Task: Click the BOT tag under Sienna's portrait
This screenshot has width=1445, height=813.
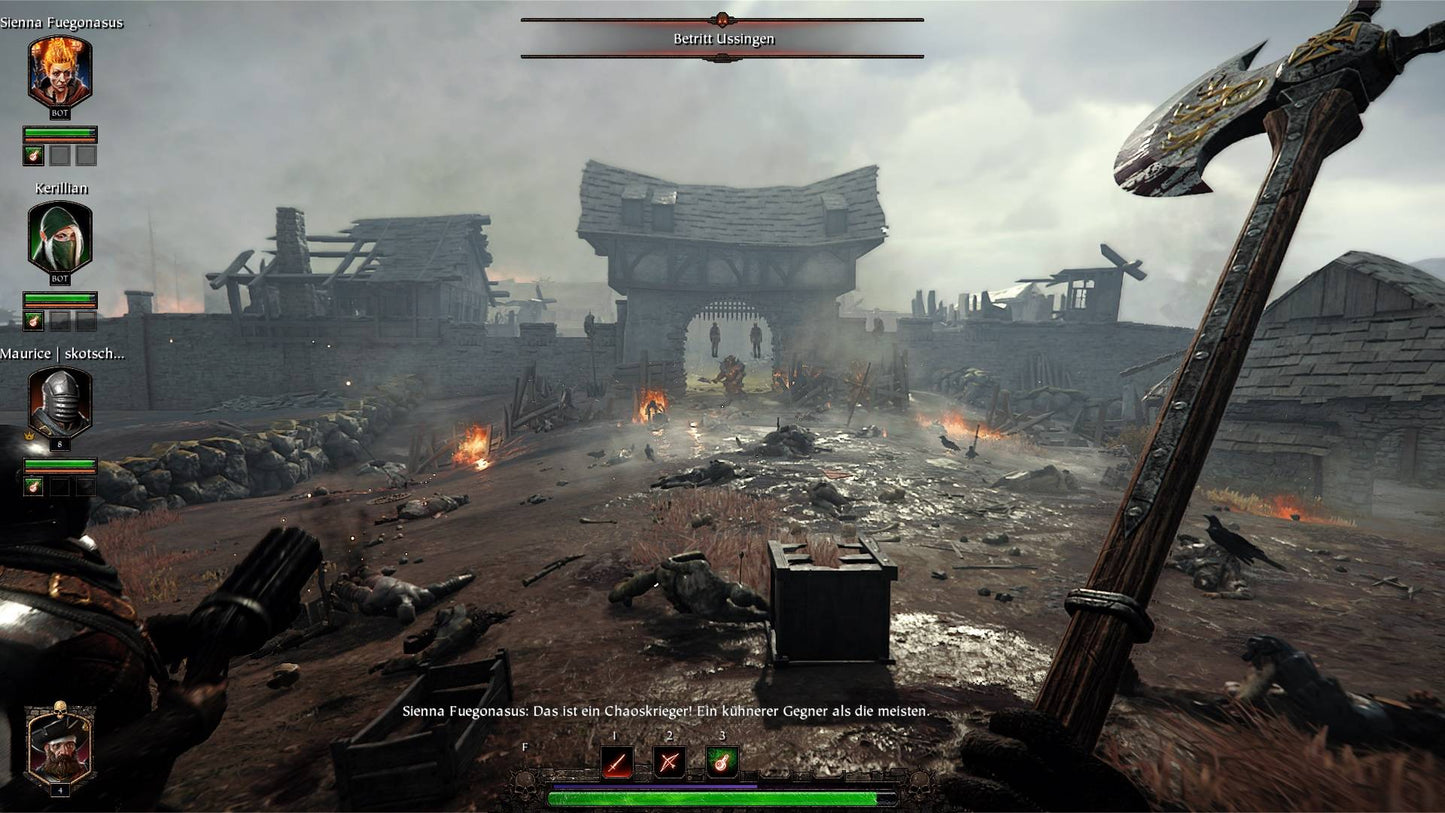Action: coord(60,113)
